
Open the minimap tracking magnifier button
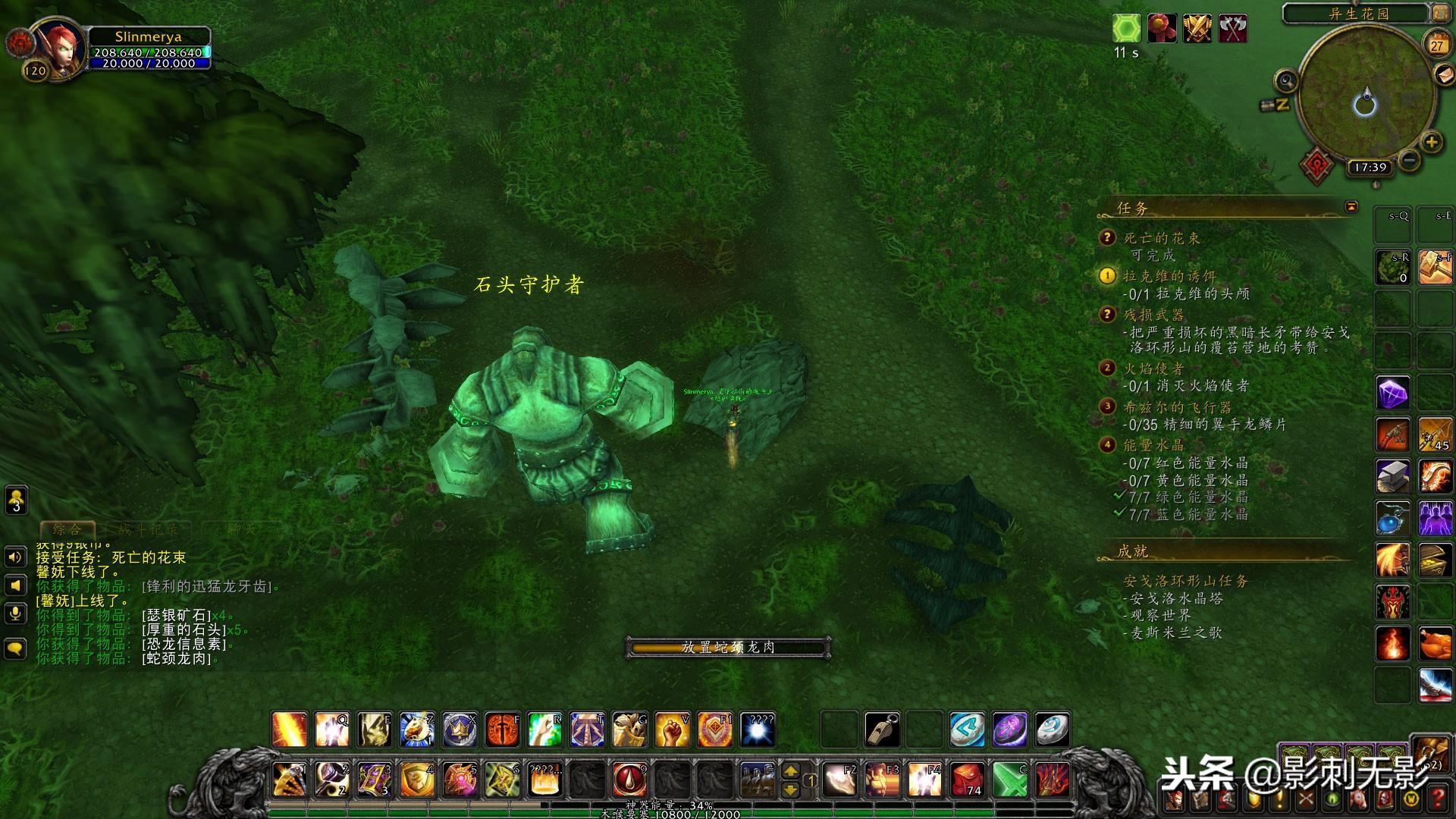coord(1286,80)
